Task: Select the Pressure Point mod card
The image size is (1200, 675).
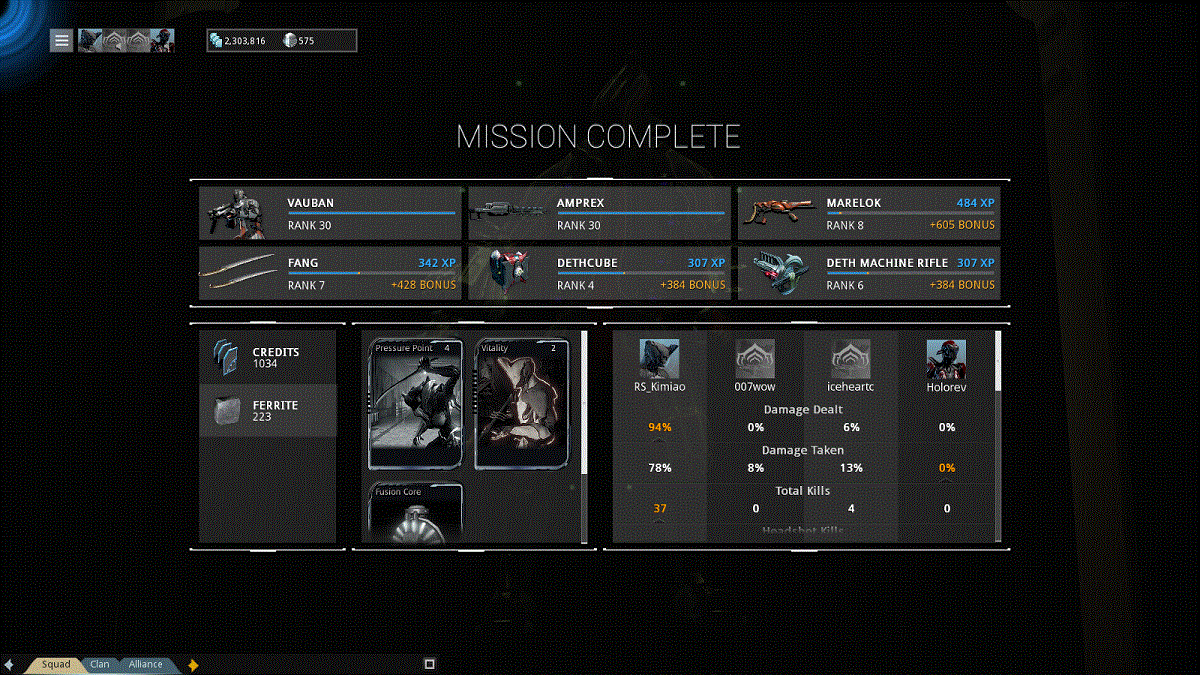Action: pos(415,404)
